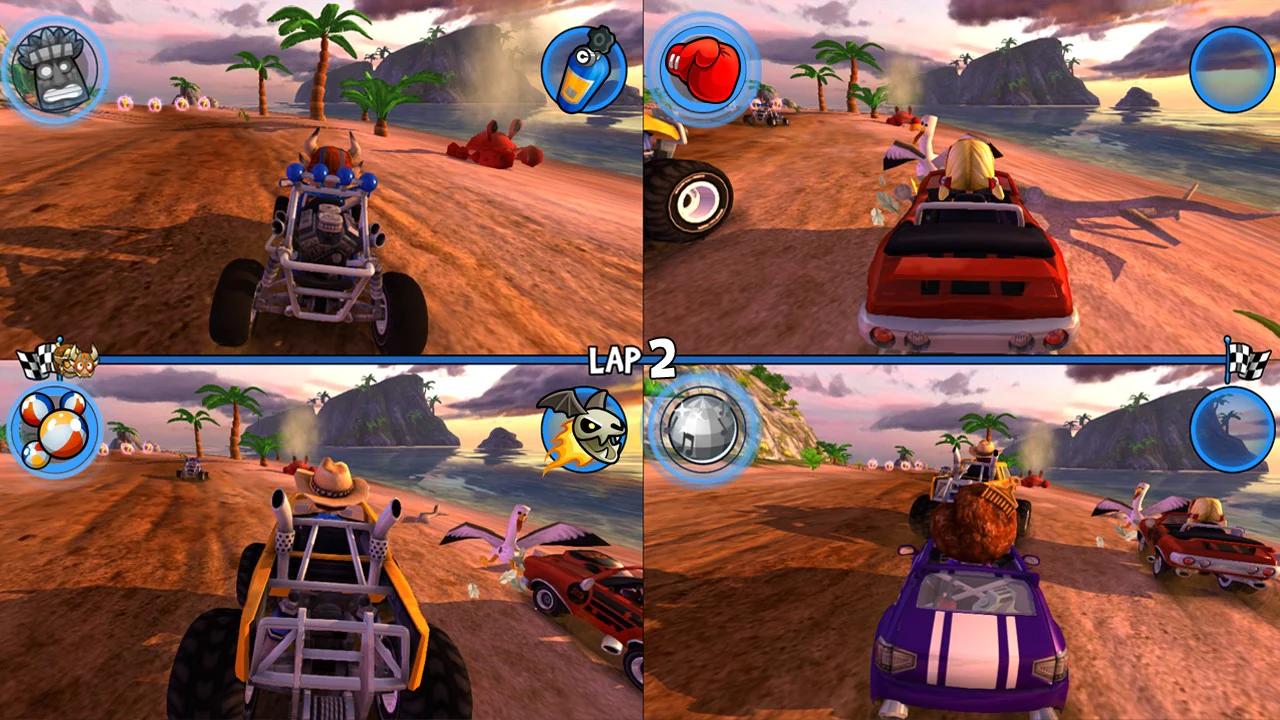Fire the red boxing glove power-up
The image size is (1280, 720).
coord(703,68)
